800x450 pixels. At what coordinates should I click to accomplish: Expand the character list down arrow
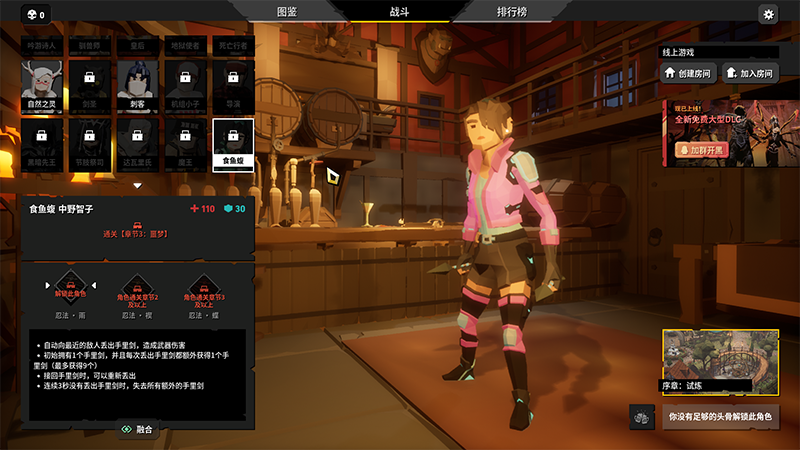pos(137,185)
